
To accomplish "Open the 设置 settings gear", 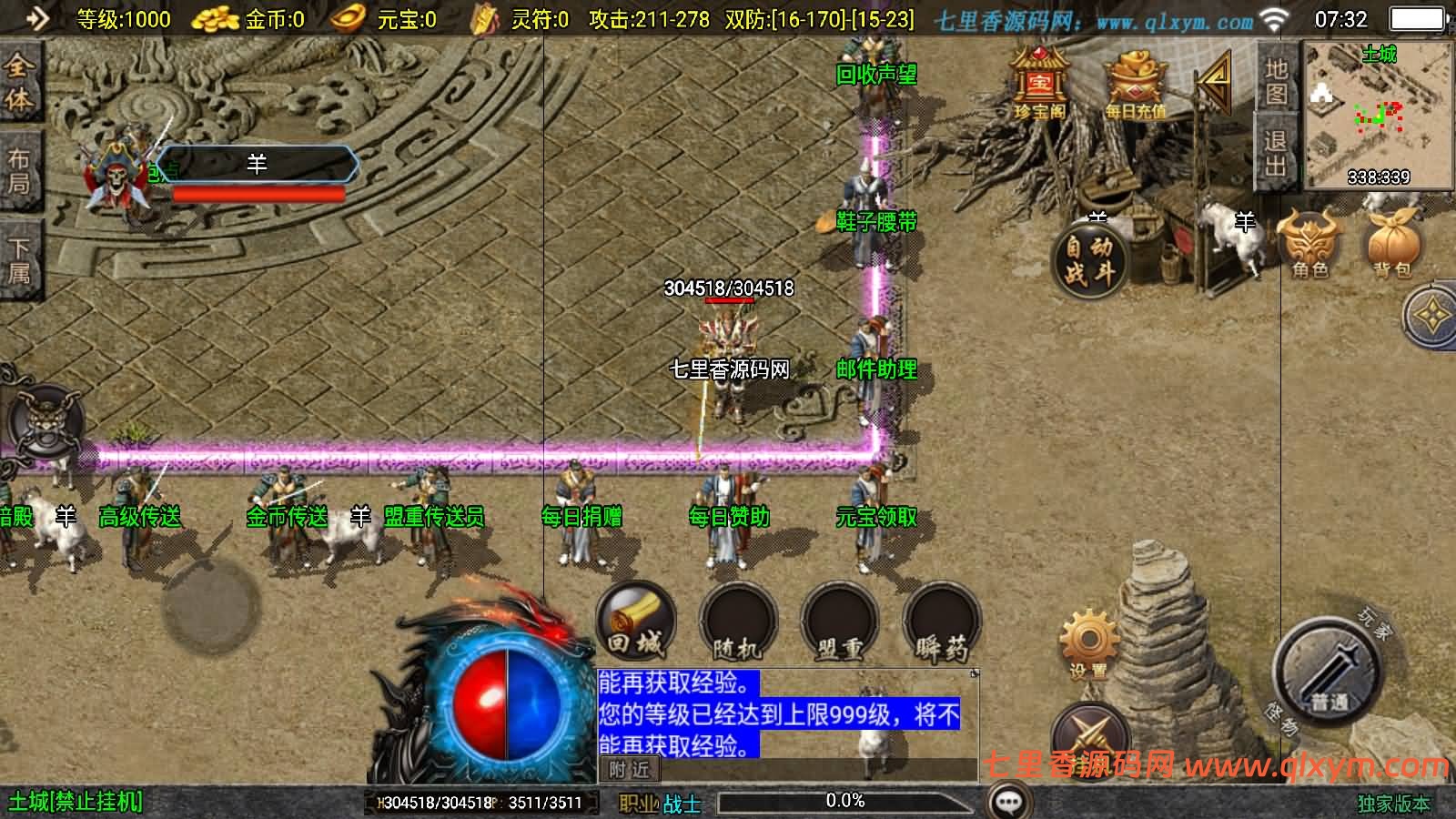I will click(x=1088, y=637).
